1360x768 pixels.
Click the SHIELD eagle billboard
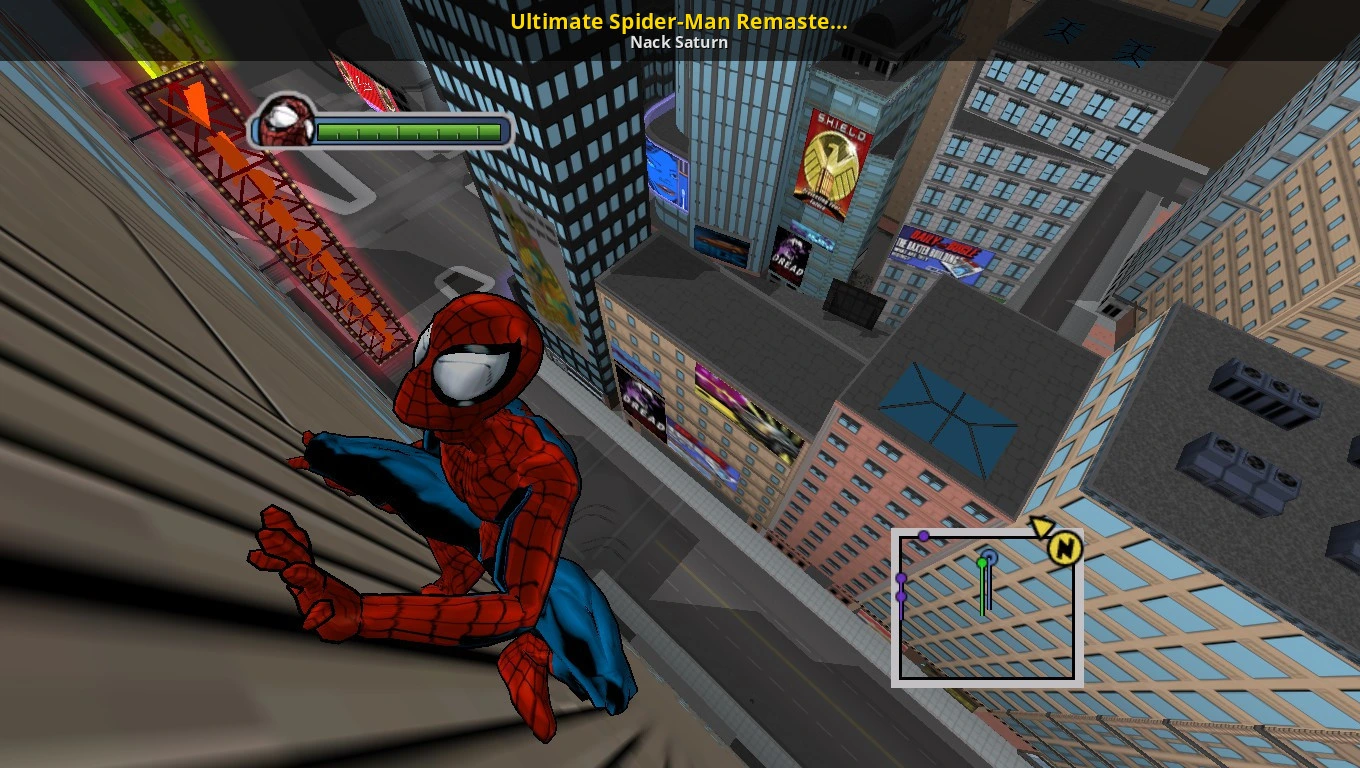(832, 160)
